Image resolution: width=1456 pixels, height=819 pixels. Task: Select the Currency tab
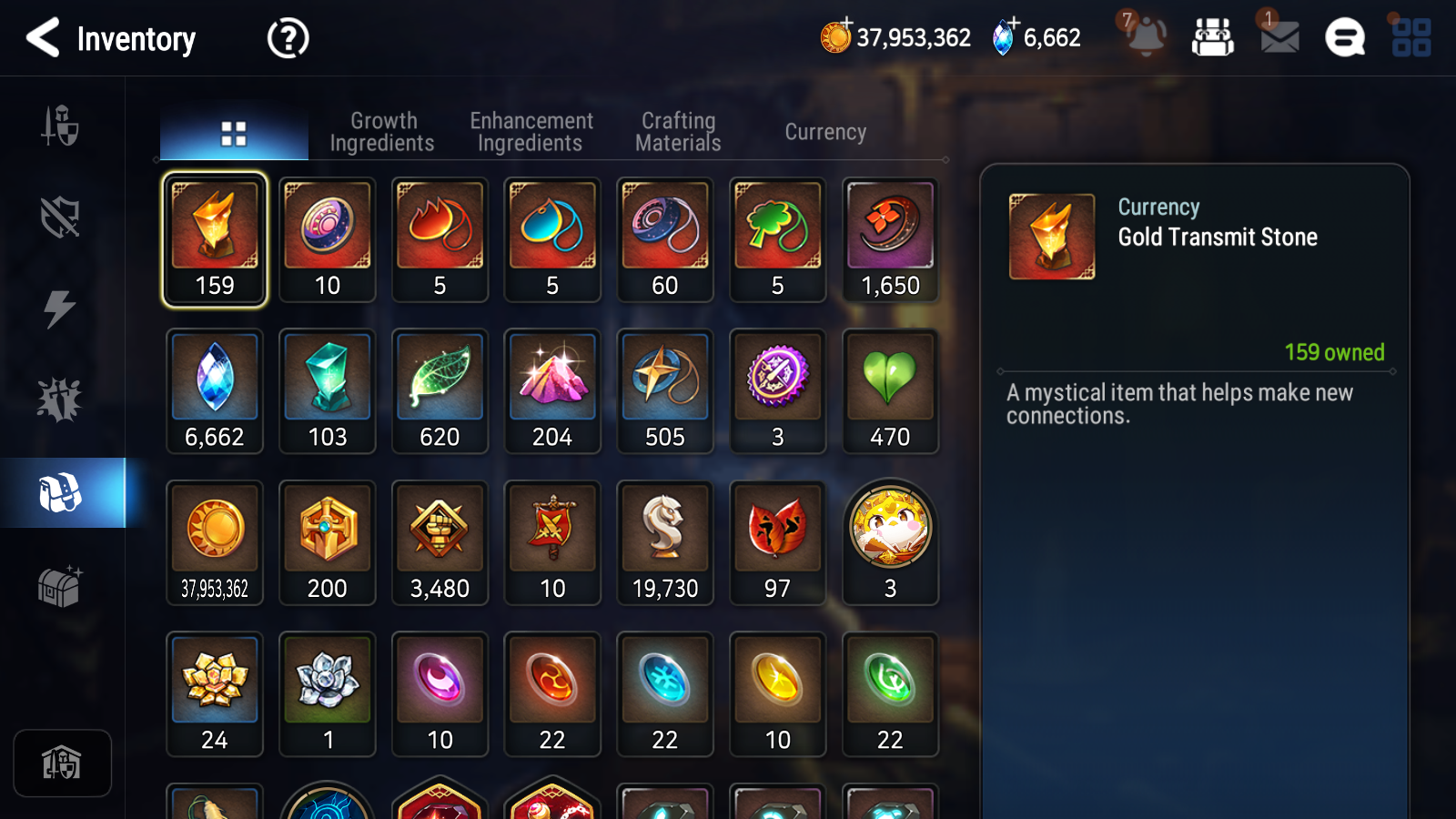click(x=825, y=132)
